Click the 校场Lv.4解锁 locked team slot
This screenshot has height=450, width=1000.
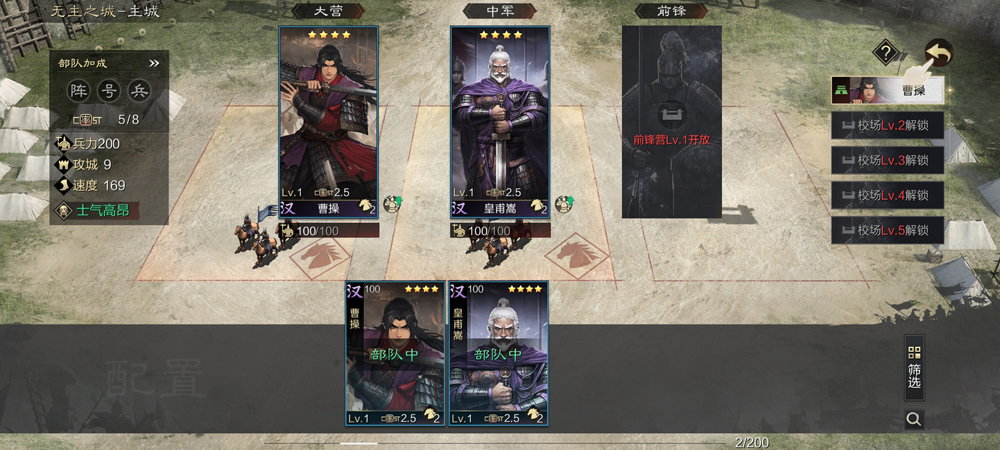pyautogui.click(x=888, y=195)
